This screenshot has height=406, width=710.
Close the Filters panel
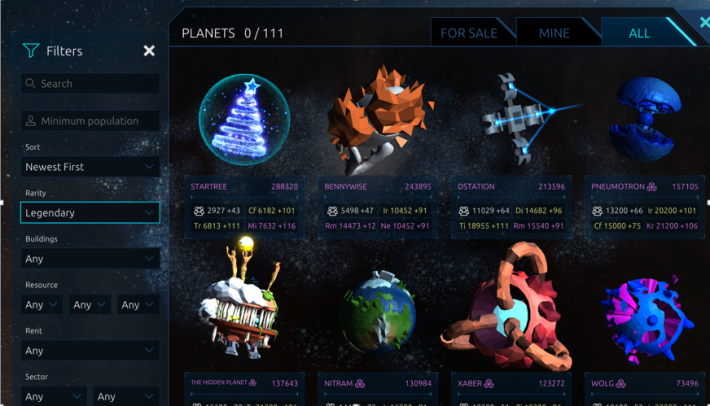[x=149, y=51]
